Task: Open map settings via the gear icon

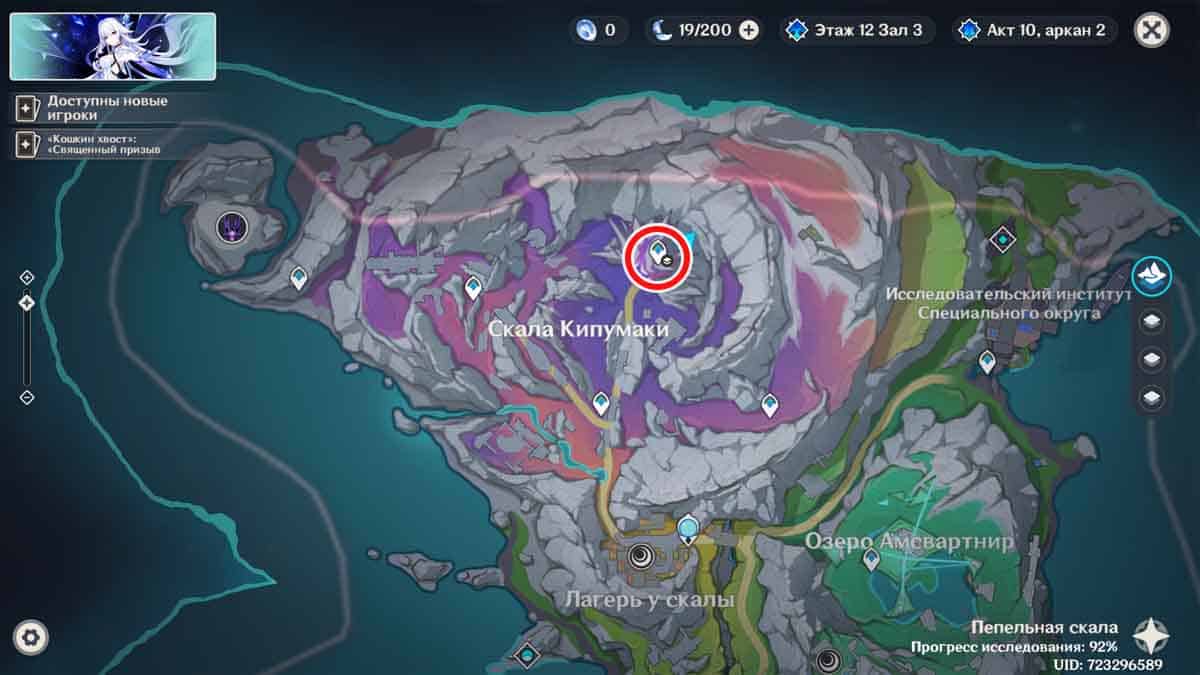Action: tap(31, 636)
